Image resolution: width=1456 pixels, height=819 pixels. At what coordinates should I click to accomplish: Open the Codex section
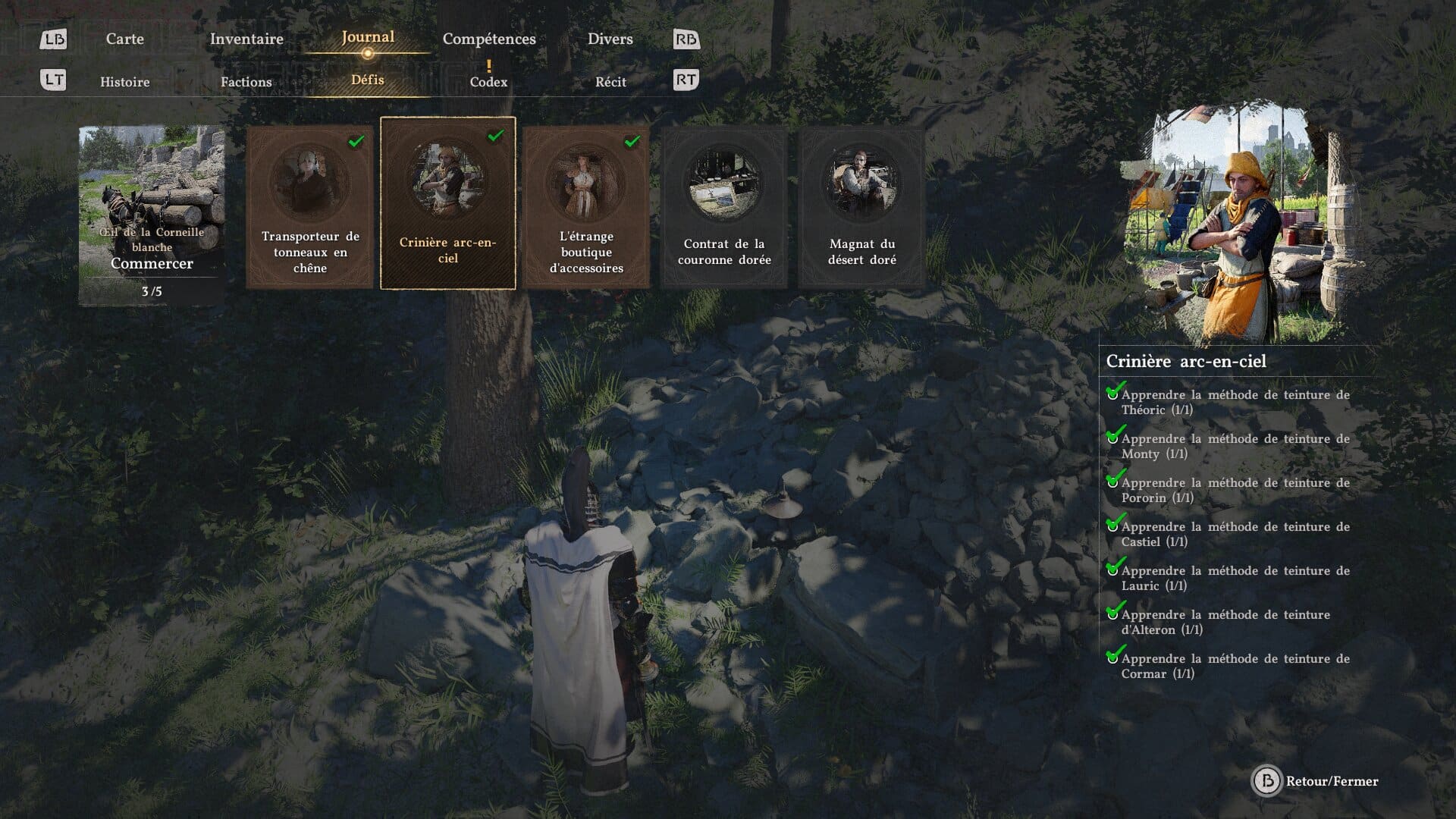click(x=488, y=82)
